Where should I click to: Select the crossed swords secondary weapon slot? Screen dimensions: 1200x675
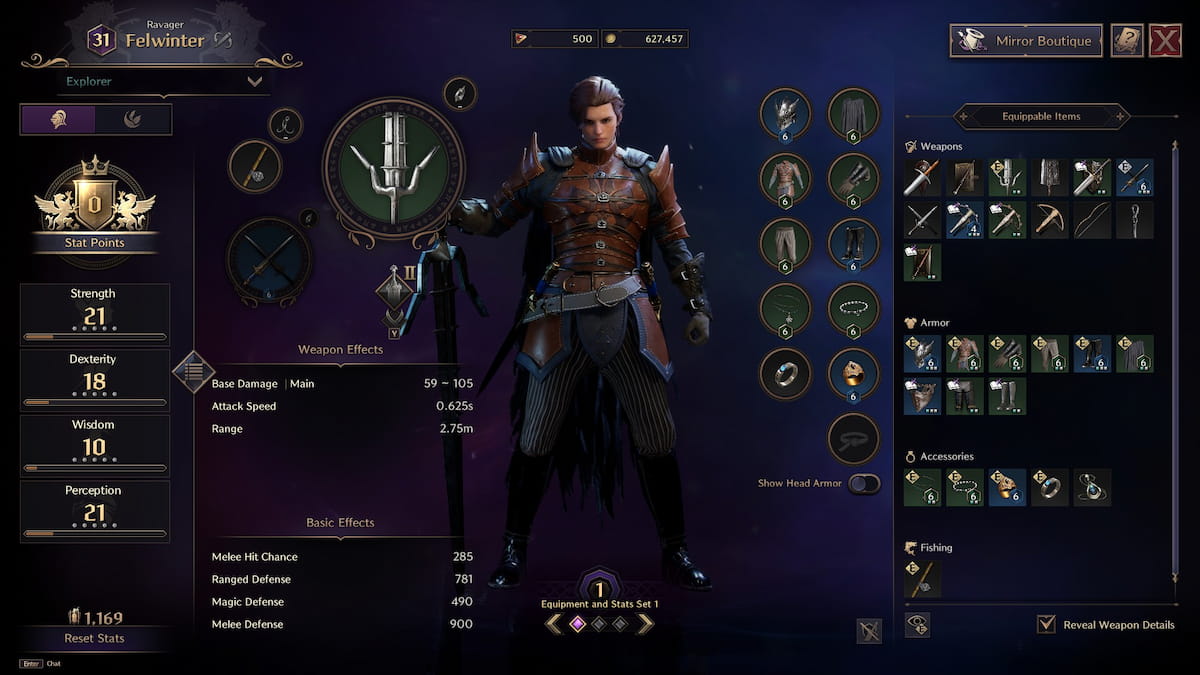point(269,260)
